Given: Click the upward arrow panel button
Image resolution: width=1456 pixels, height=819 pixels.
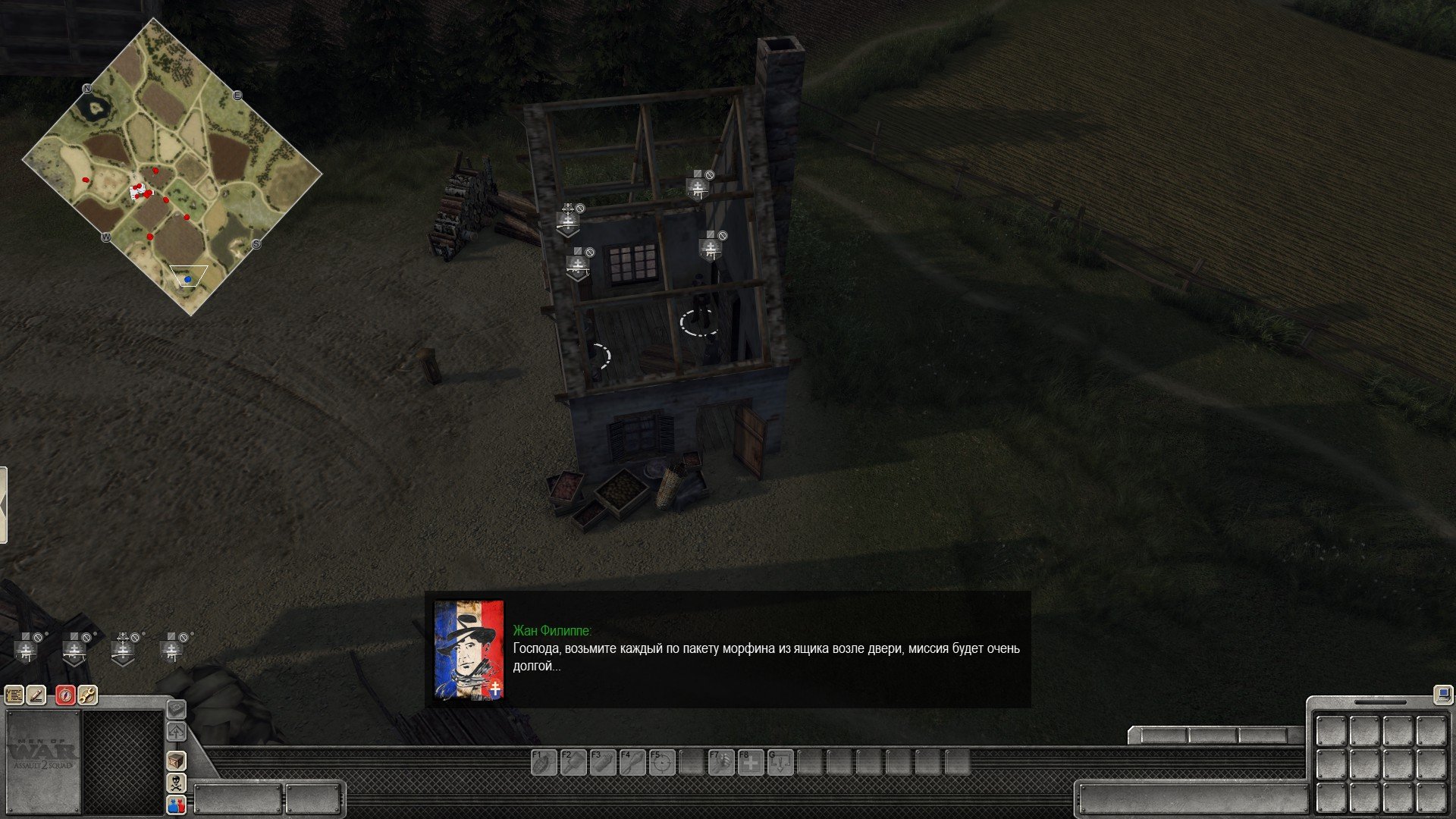Looking at the screenshot, I should [177, 732].
